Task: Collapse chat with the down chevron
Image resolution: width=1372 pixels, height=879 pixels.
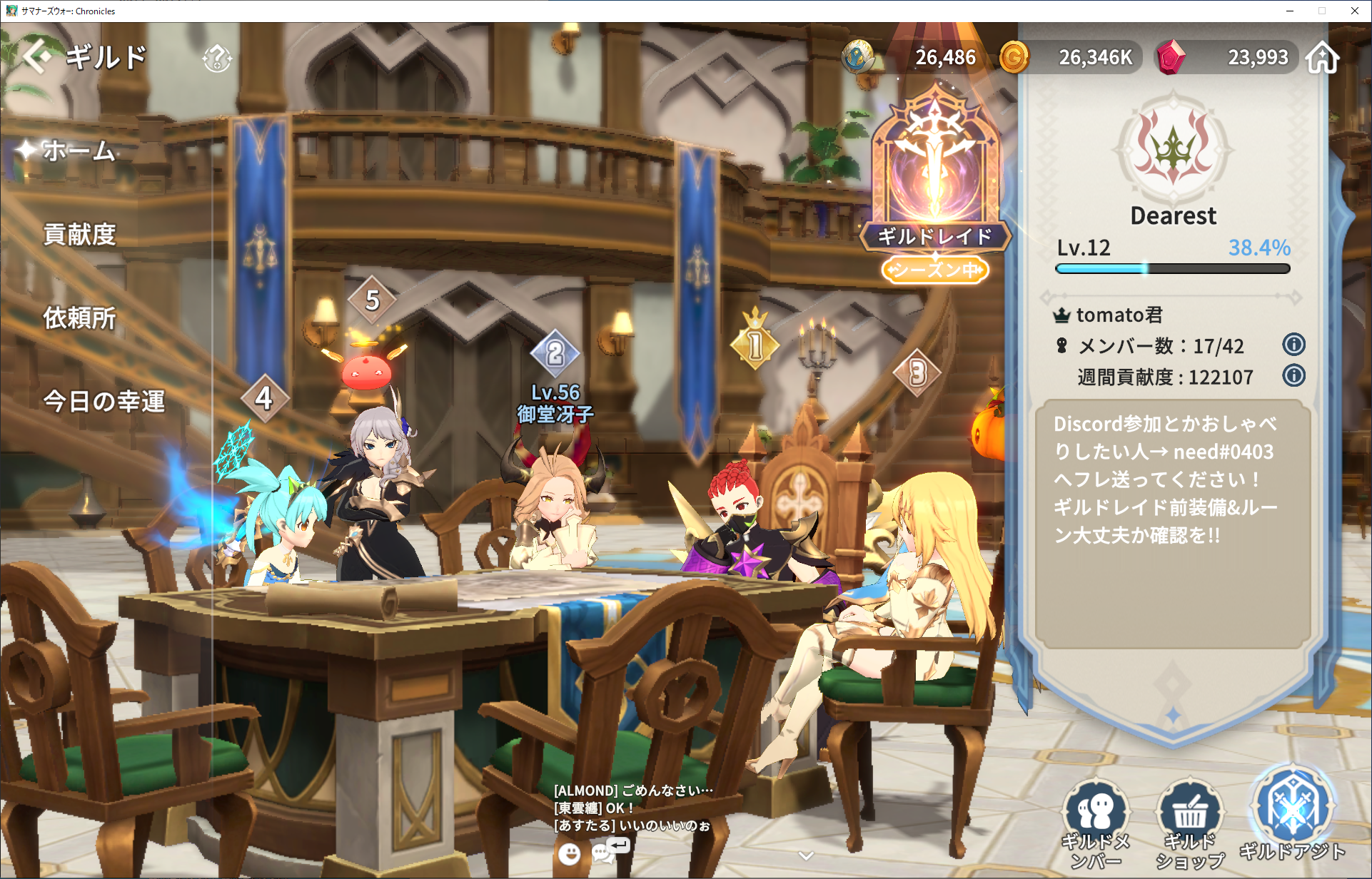Action: pyautogui.click(x=806, y=855)
